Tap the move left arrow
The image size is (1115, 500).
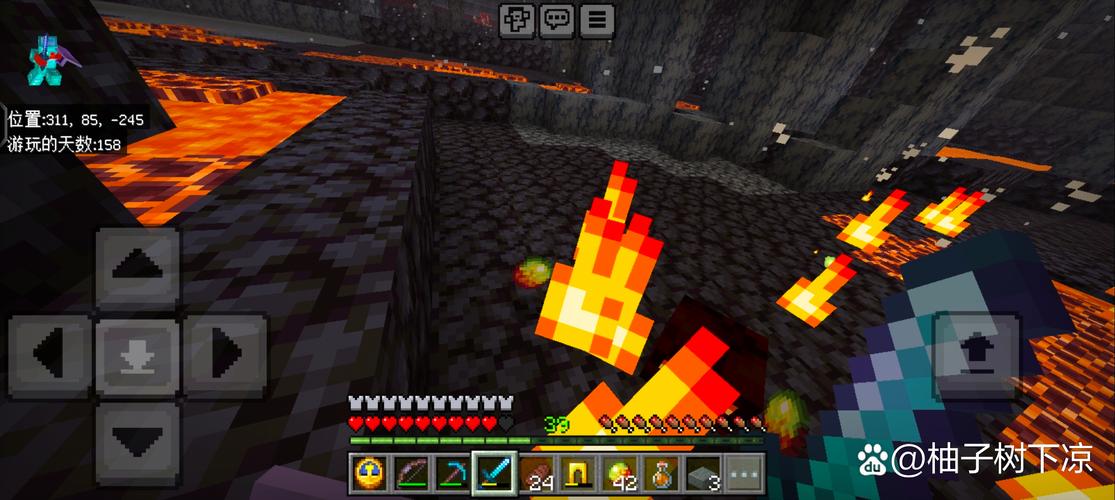[x=50, y=354]
